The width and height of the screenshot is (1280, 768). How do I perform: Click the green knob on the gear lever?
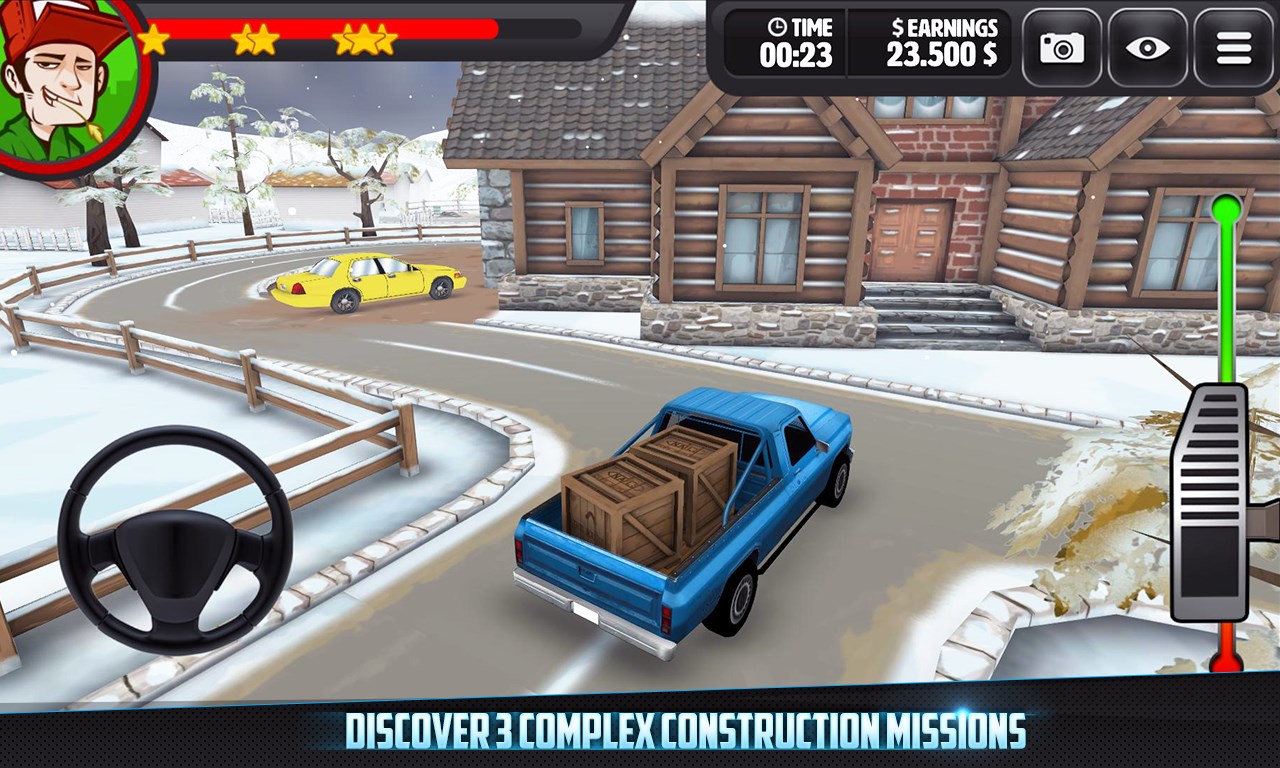point(1226,209)
